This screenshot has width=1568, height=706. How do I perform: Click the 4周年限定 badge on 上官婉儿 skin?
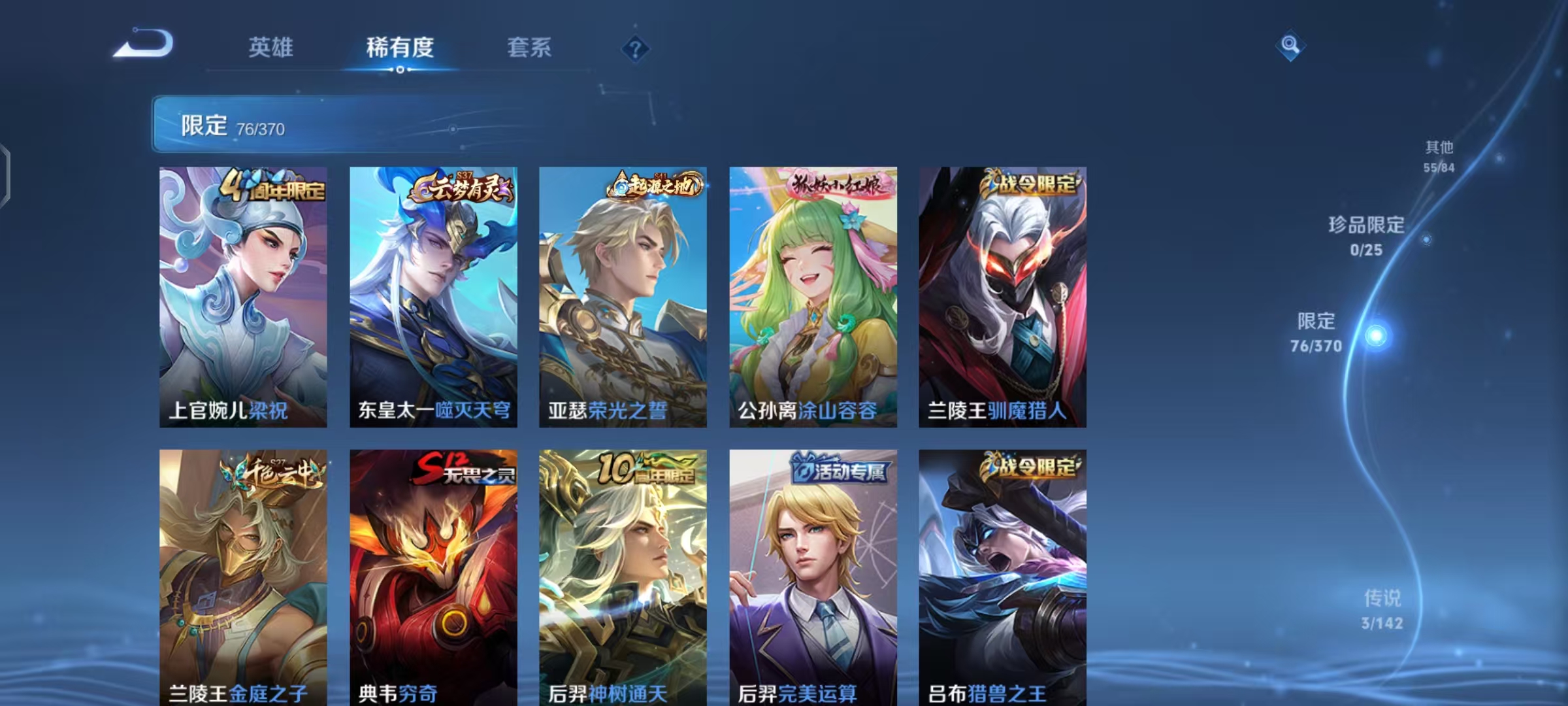(273, 188)
